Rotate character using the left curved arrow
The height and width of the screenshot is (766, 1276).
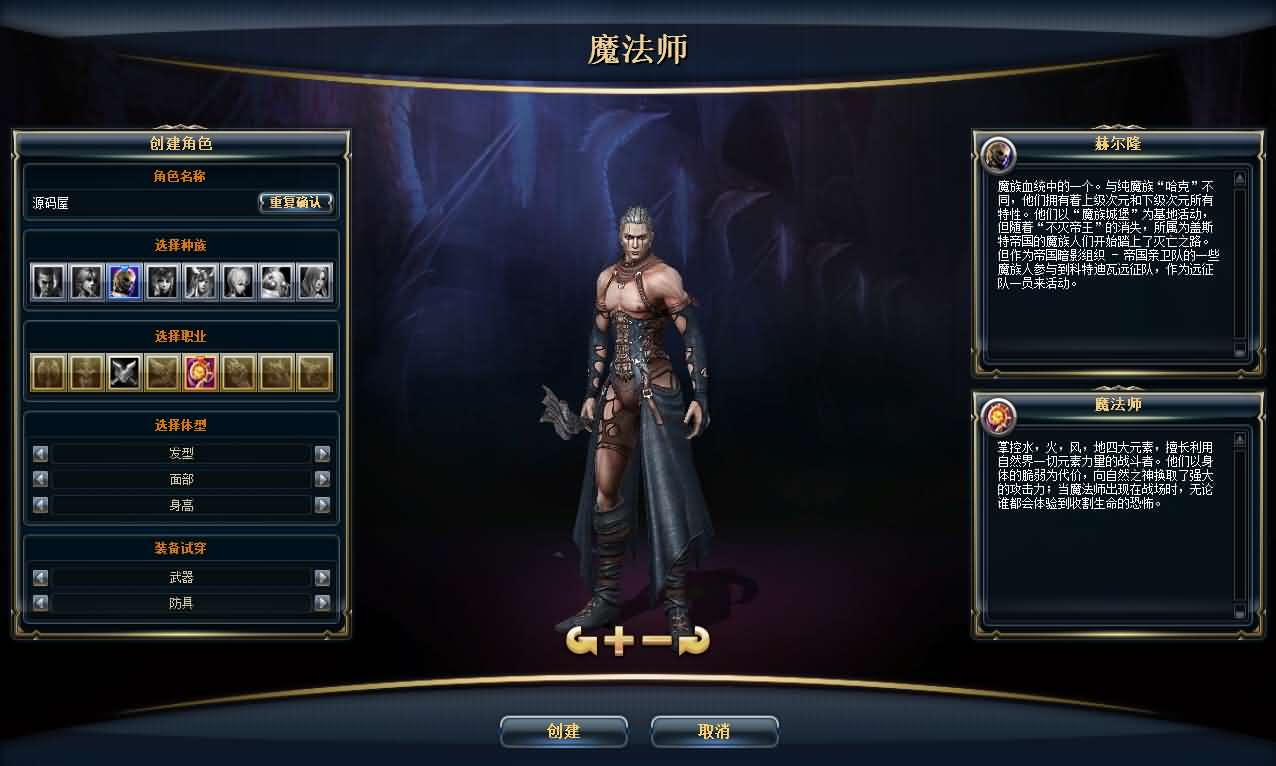point(581,642)
